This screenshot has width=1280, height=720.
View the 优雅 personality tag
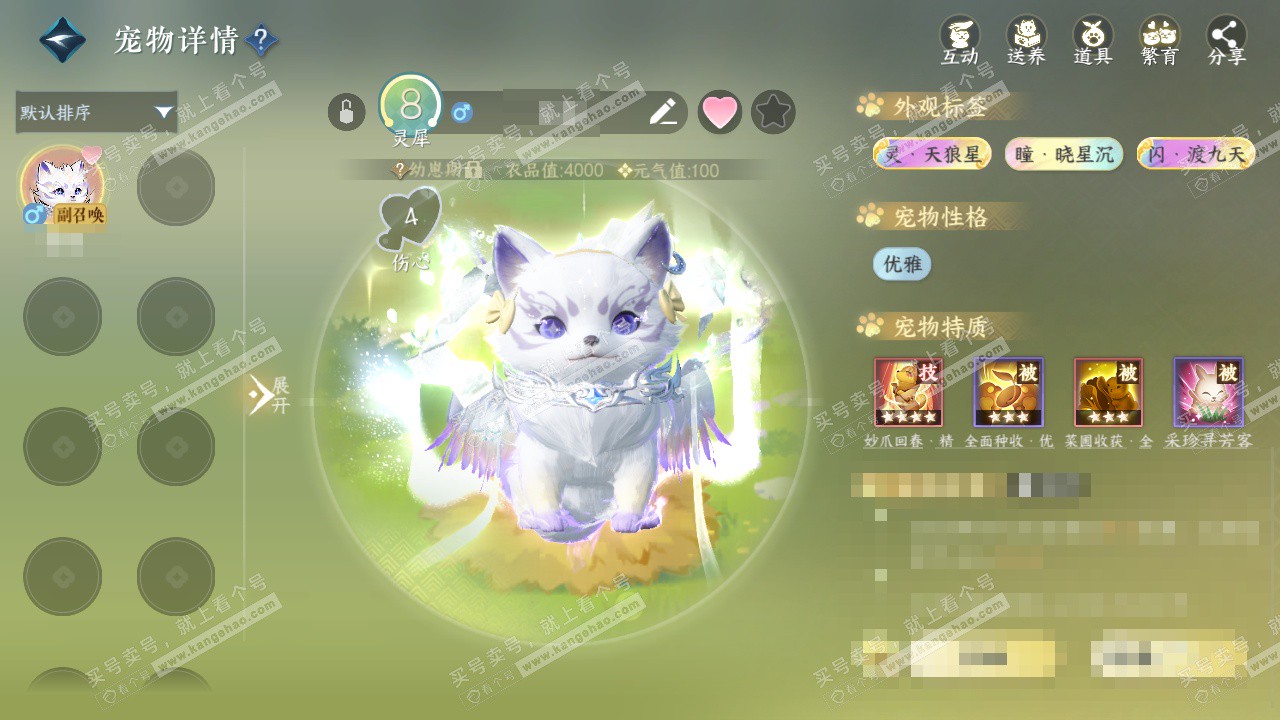[x=902, y=264]
